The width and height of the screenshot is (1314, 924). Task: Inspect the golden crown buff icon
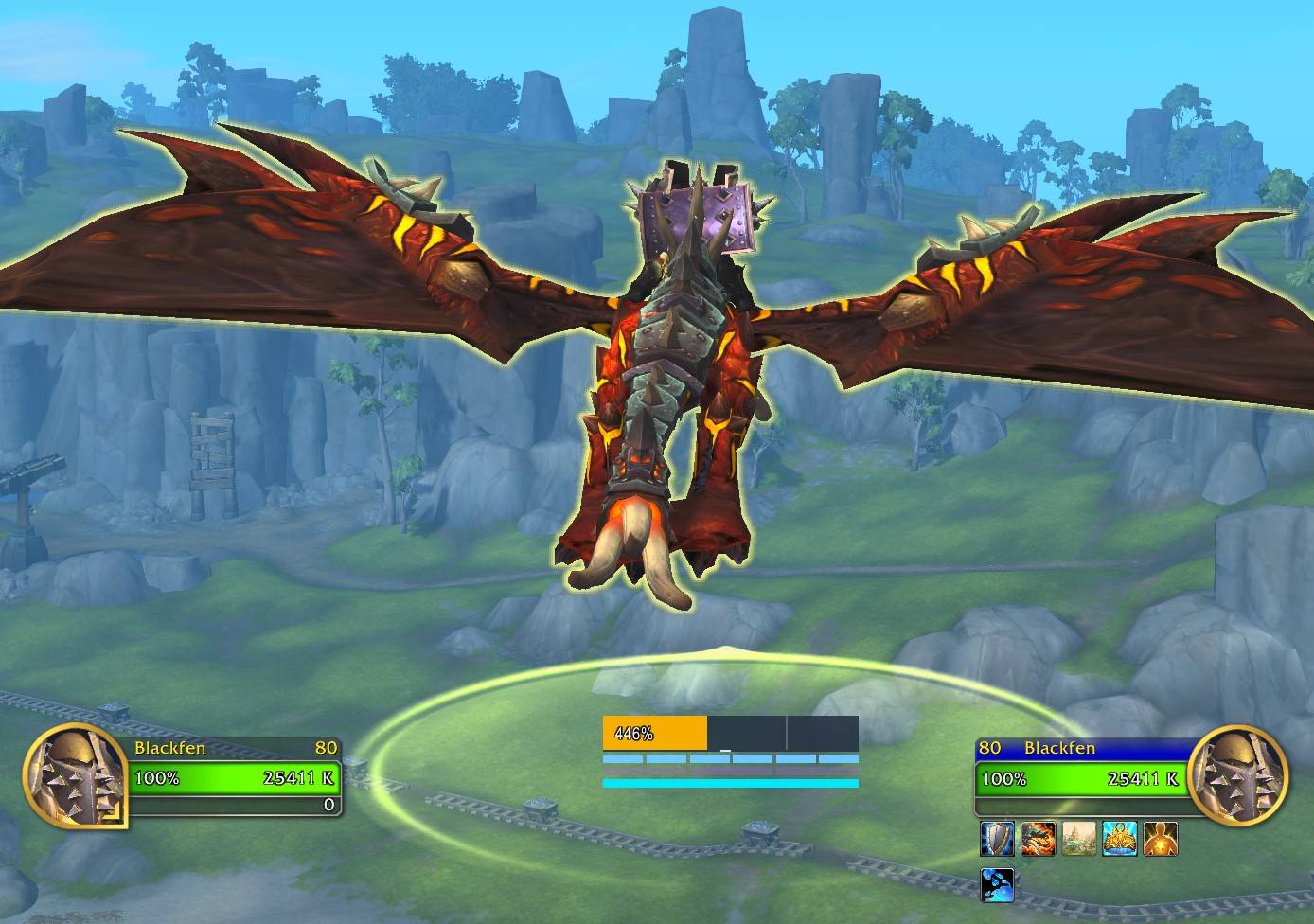click(x=1119, y=839)
